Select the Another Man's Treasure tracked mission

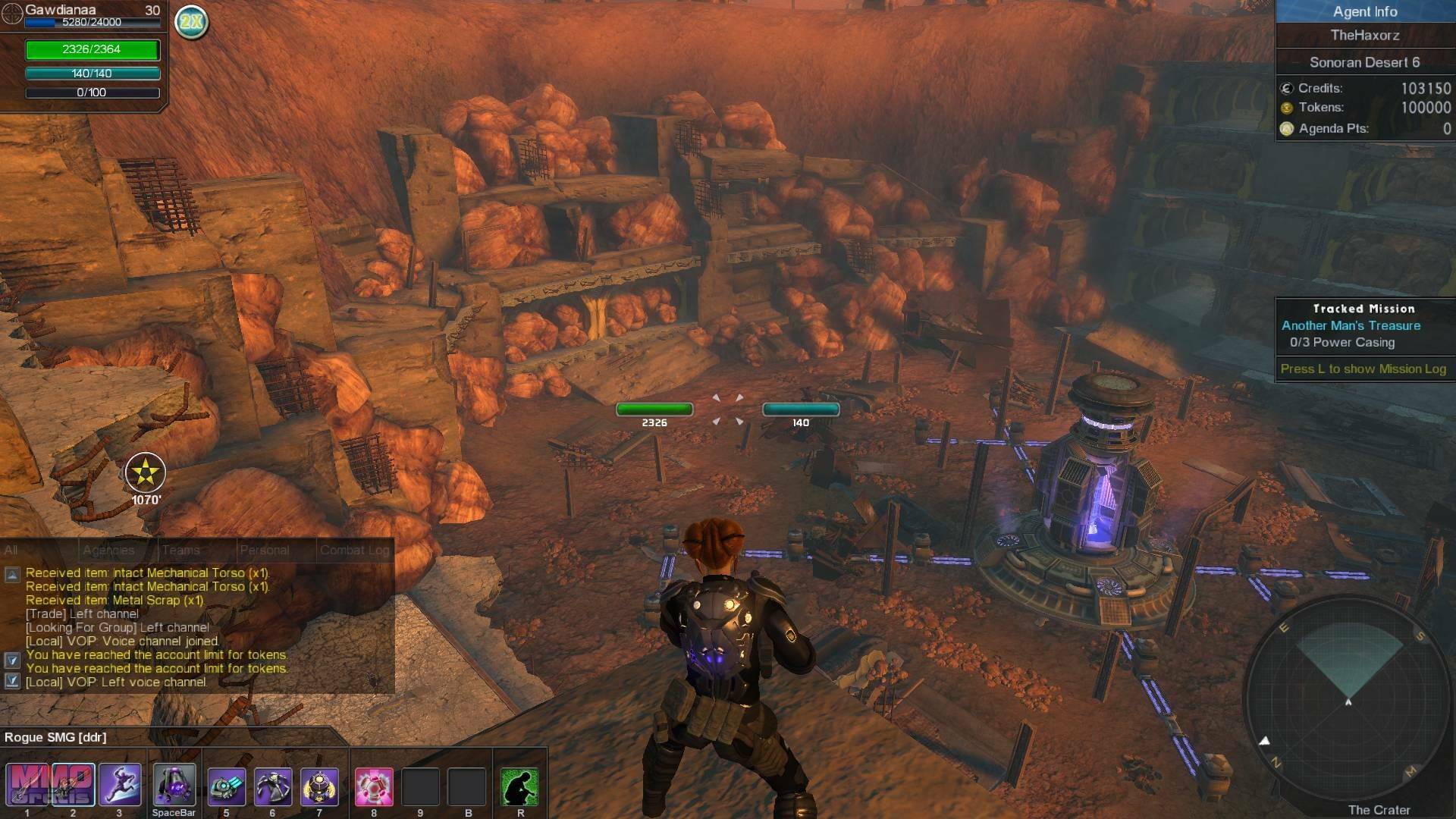(1351, 325)
